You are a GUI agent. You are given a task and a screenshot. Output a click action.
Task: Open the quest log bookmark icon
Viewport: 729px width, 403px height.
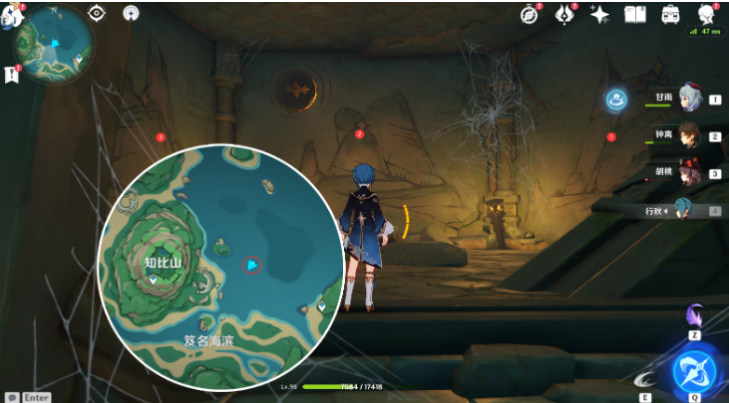click(11, 73)
